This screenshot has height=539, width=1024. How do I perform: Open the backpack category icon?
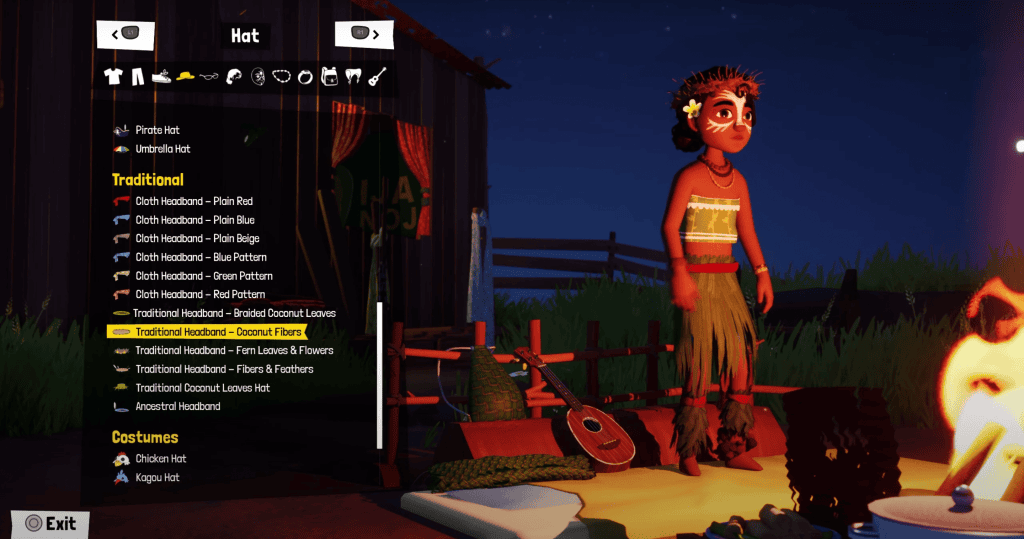329,76
